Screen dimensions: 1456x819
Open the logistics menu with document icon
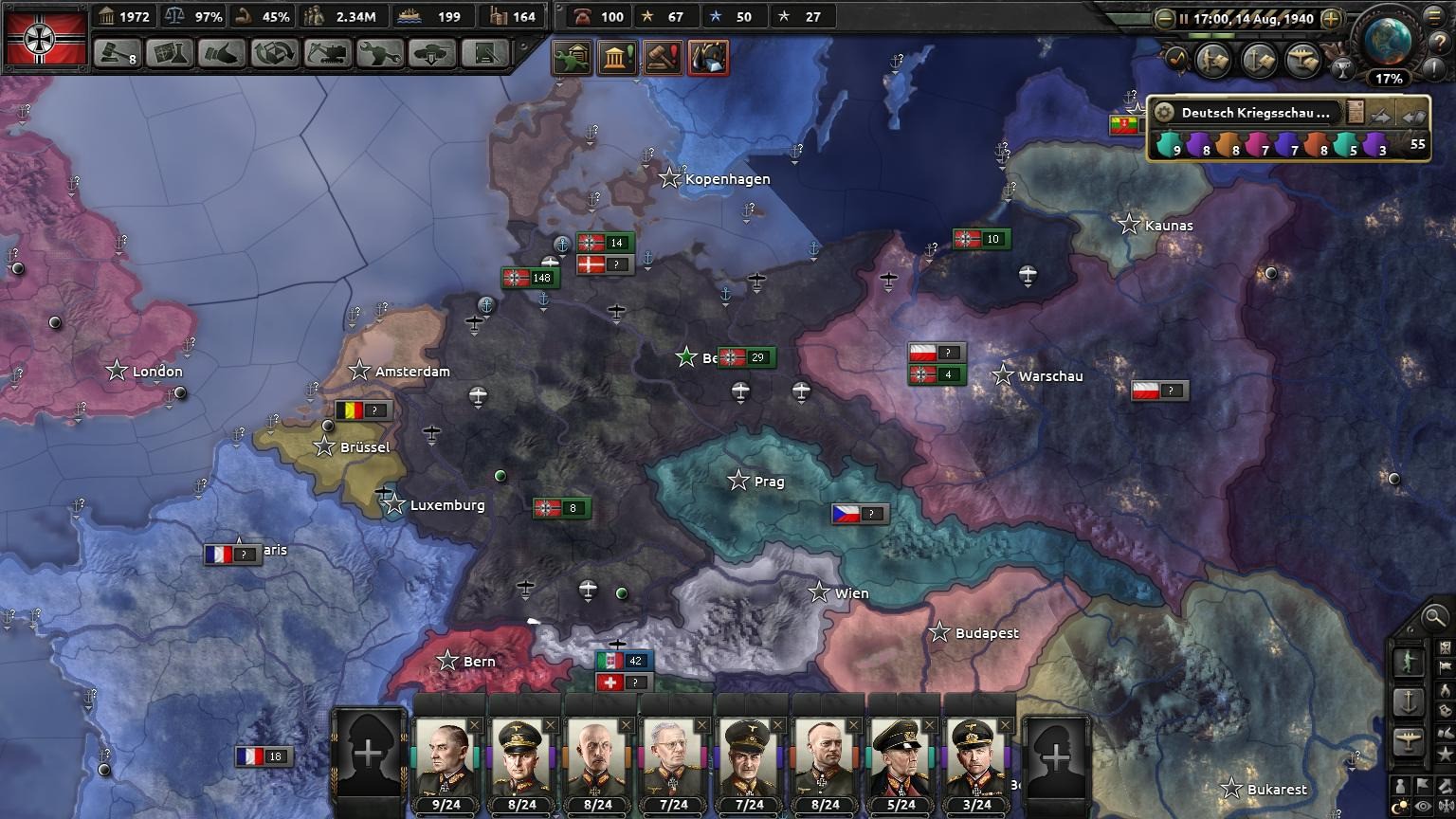pyautogui.click(x=484, y=53)
